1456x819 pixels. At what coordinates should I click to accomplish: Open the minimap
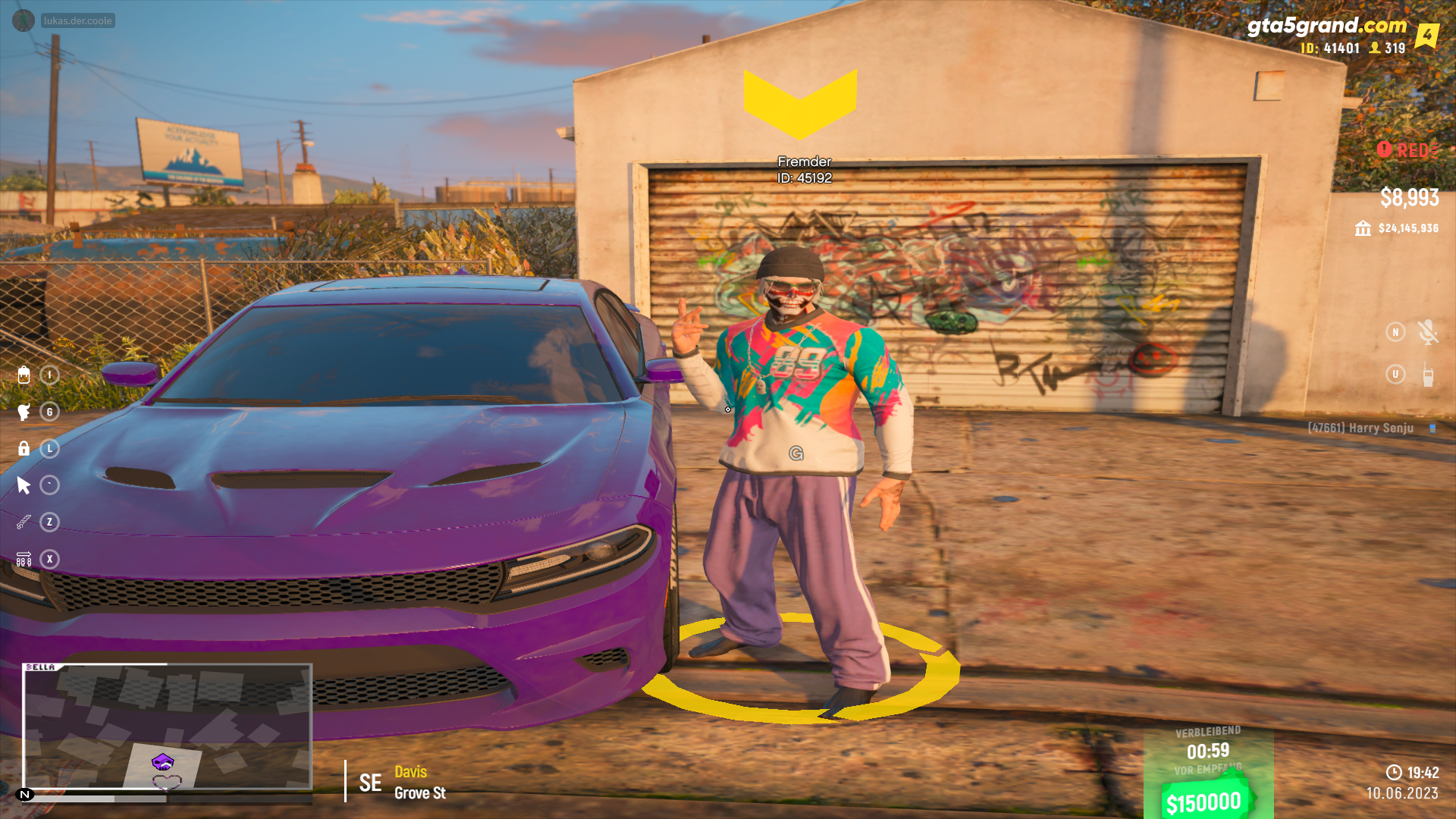coord(167,726)
